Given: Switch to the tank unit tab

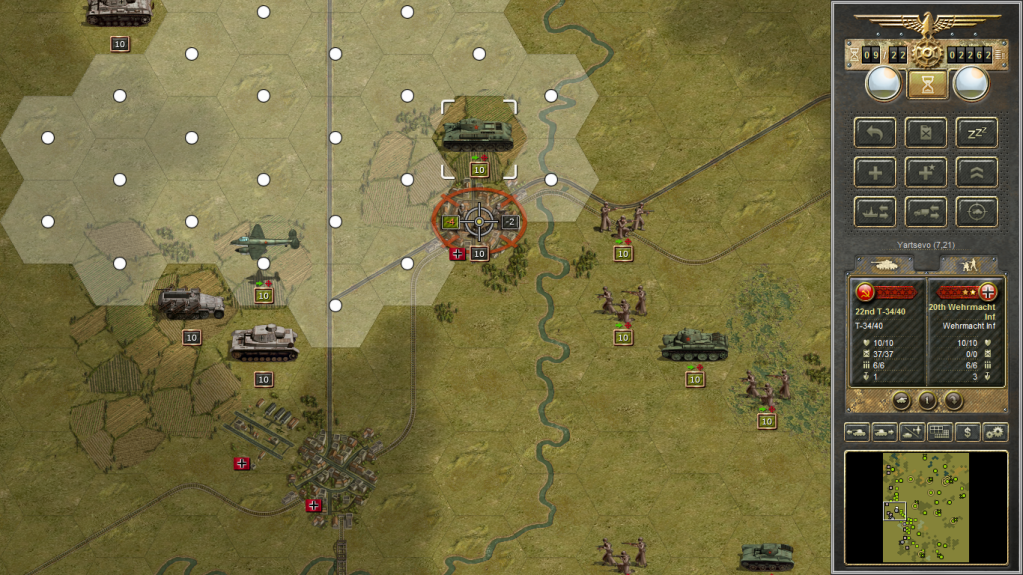Looking at the screenshot, I should 886,264.
